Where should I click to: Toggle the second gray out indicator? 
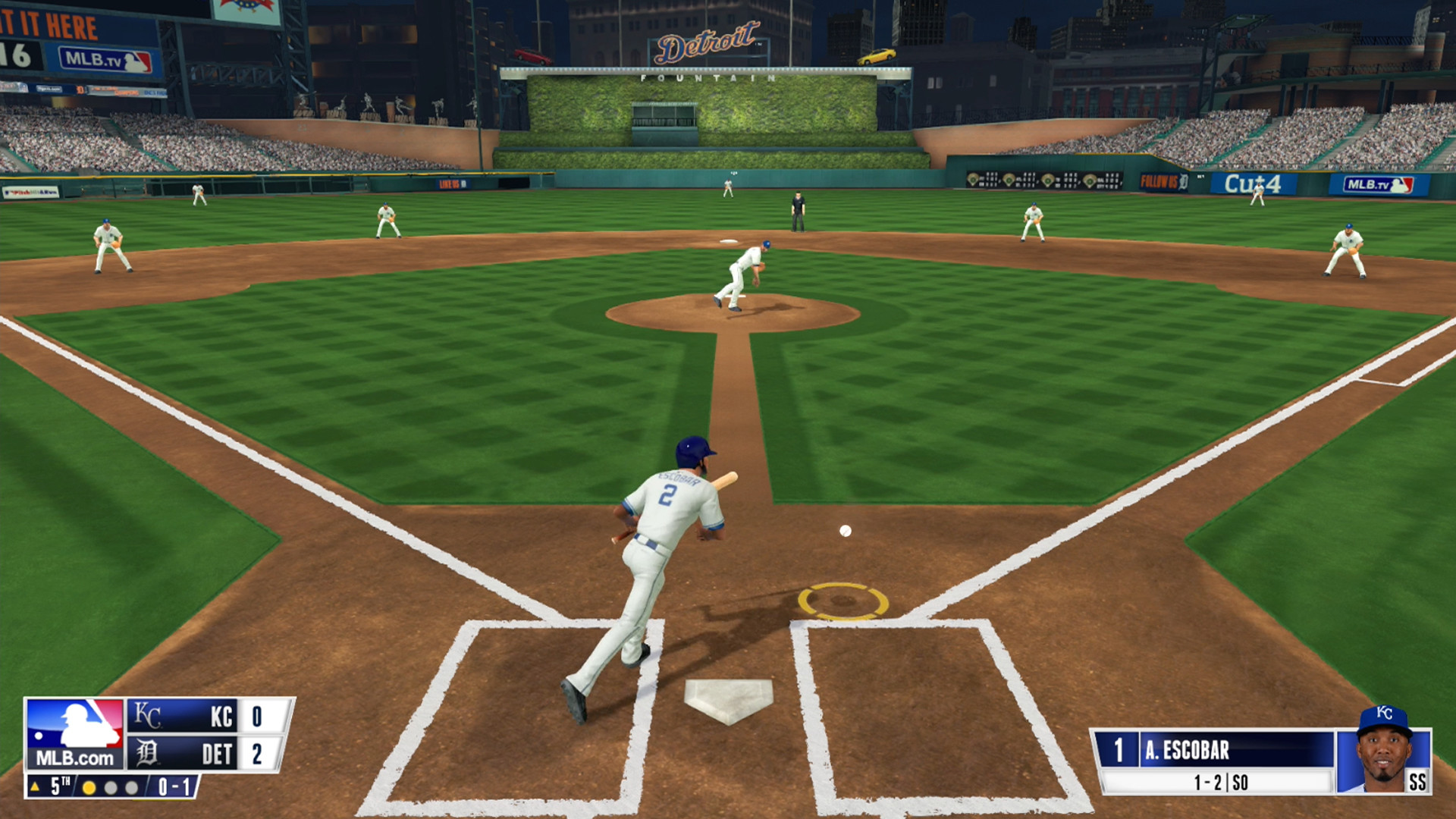108,786
